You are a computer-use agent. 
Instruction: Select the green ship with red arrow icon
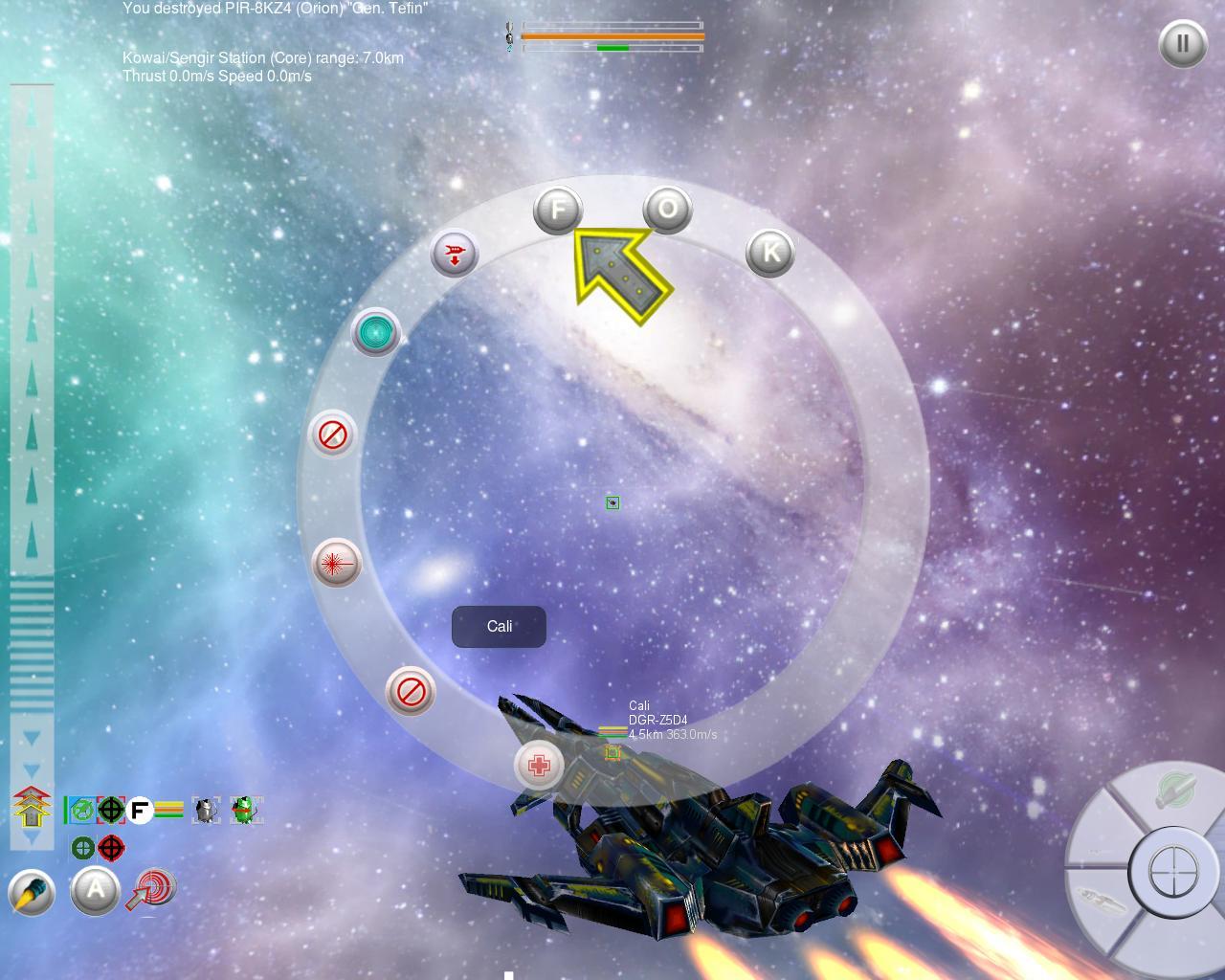[246, 811]
